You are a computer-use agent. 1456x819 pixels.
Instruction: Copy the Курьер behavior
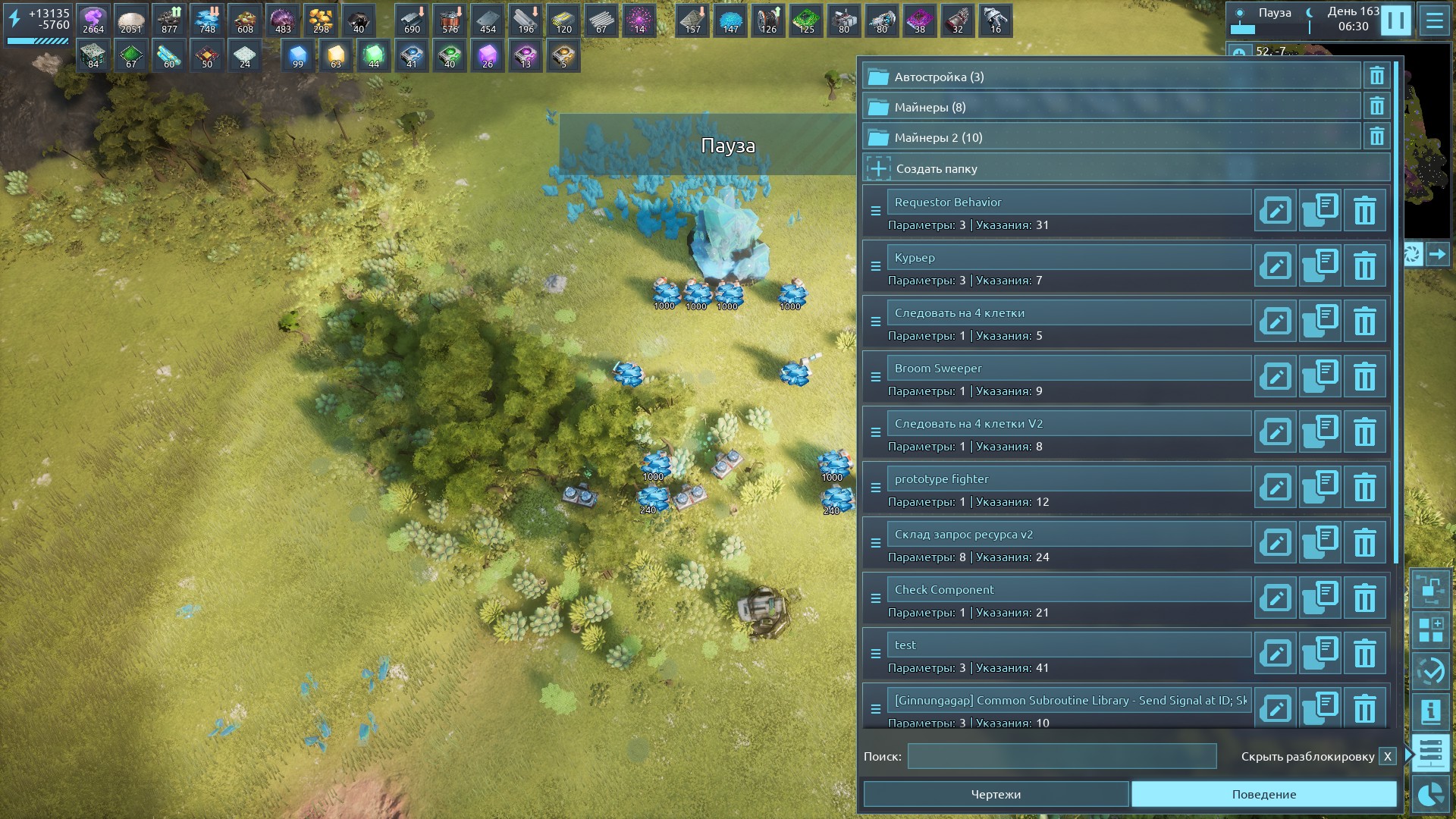click(x=1320, y=266)
